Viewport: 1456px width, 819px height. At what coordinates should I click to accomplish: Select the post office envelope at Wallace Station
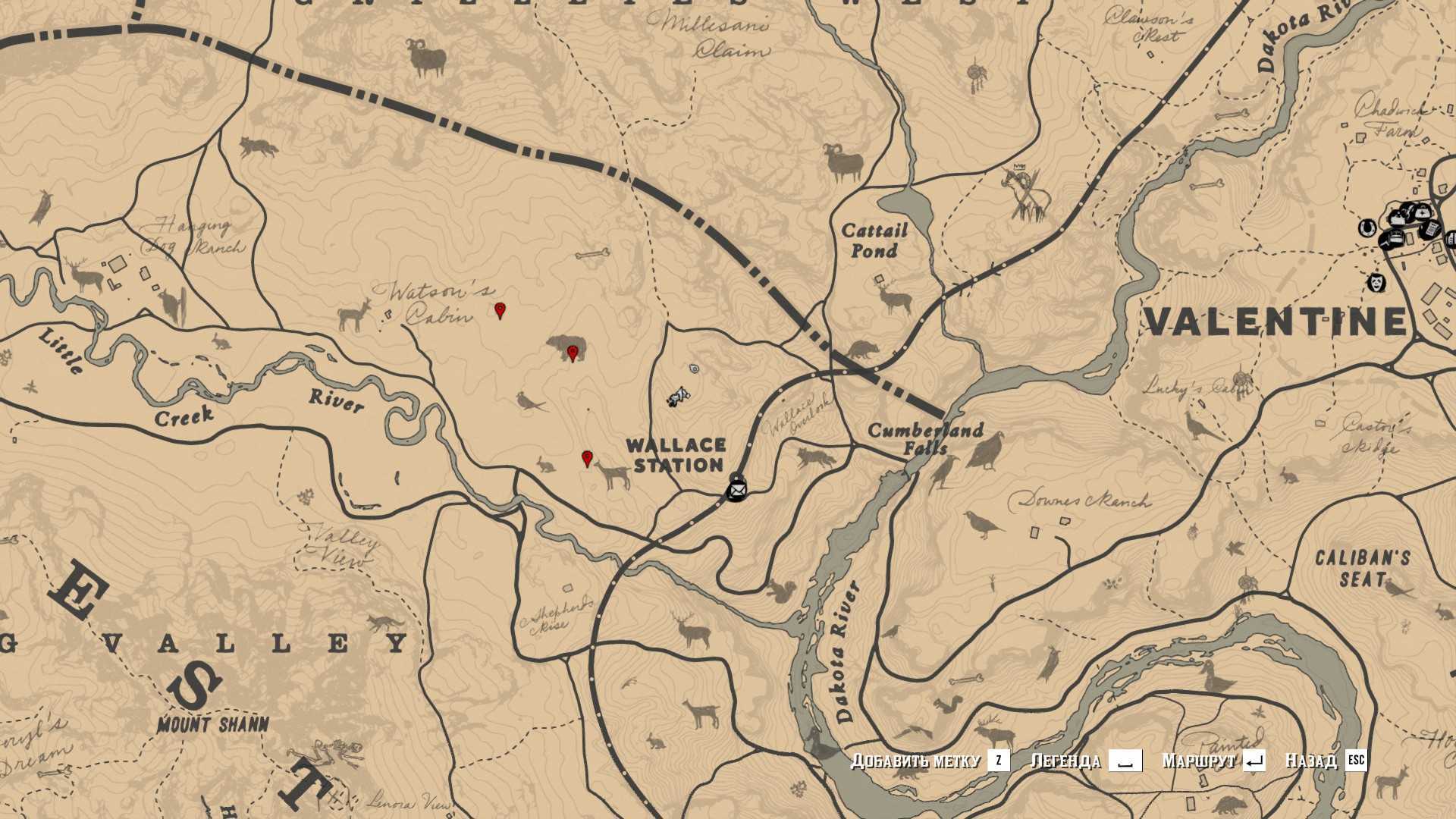click(736, 491)
